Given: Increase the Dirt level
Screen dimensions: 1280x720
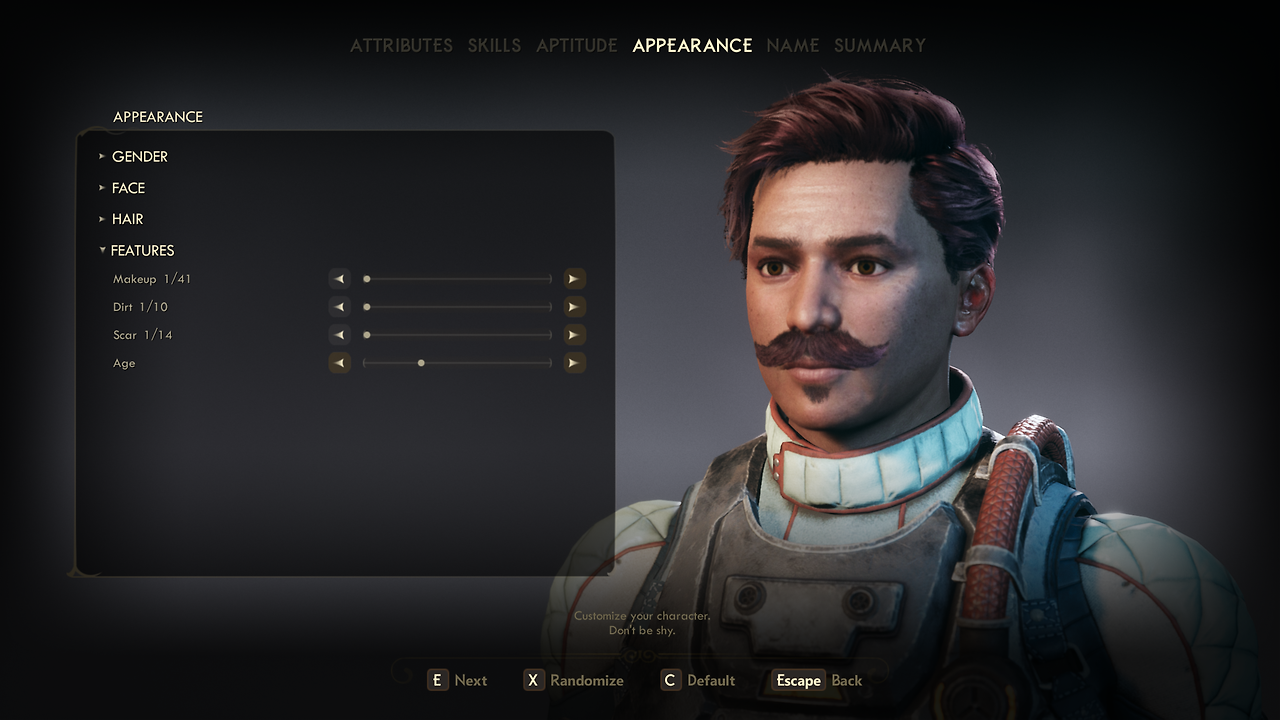Looking at the screenshot, I should coord(573,307).
